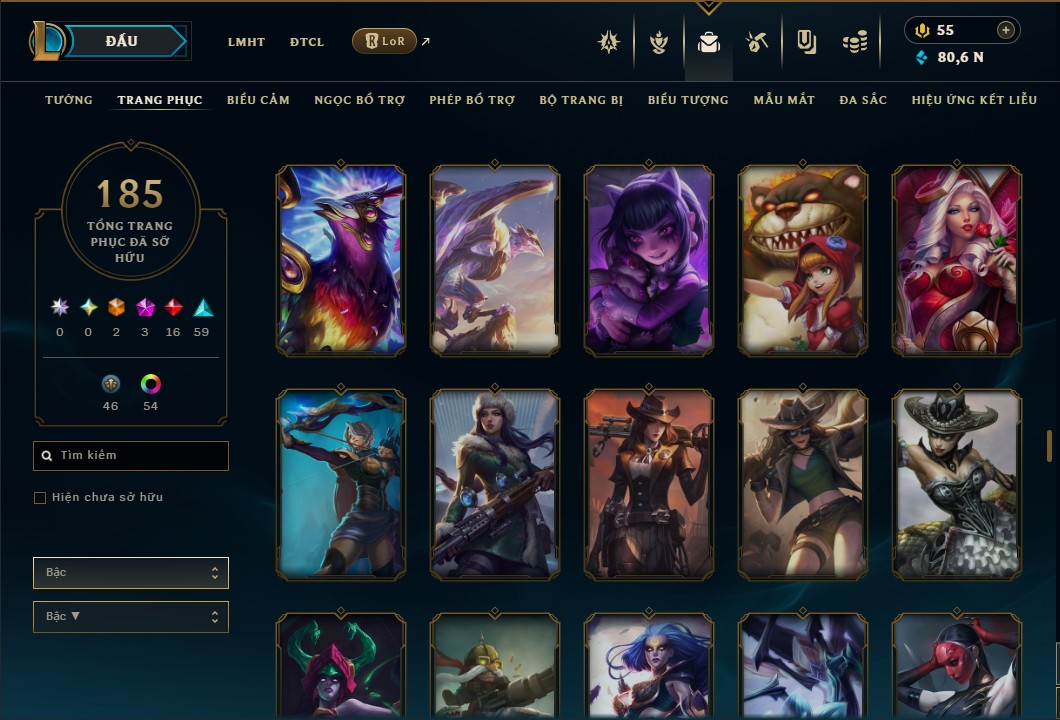
Task: Open the TƯỚNG champions tab
Action: coord(69,100)
